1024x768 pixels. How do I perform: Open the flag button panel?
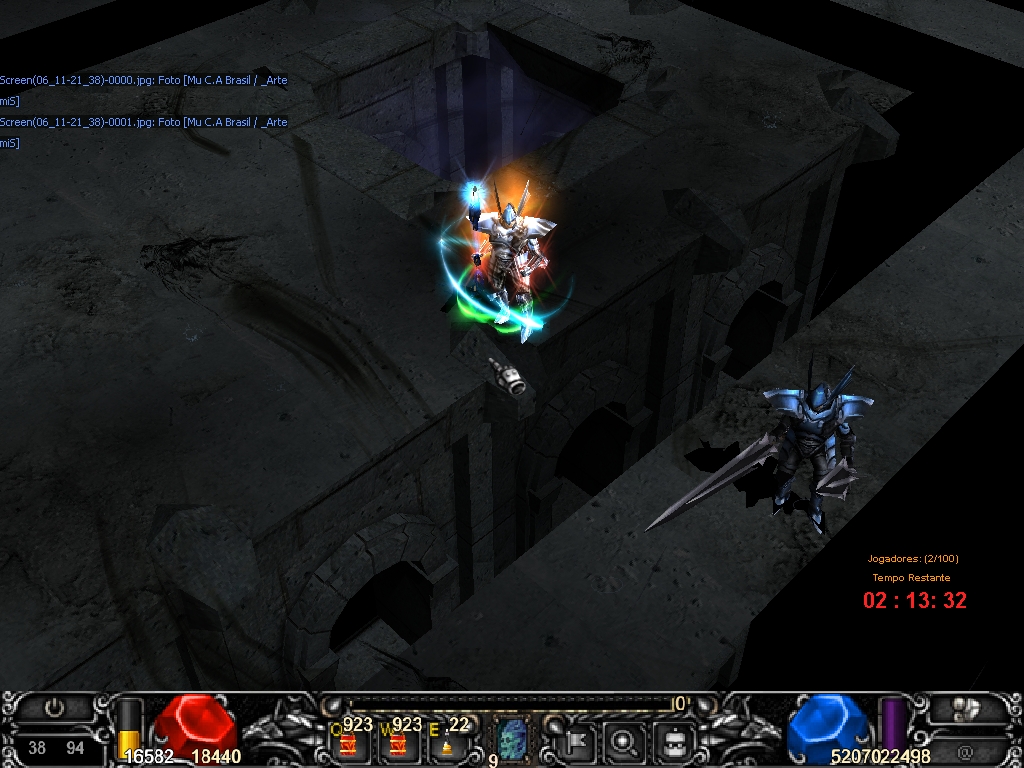(x=579, y=741)
